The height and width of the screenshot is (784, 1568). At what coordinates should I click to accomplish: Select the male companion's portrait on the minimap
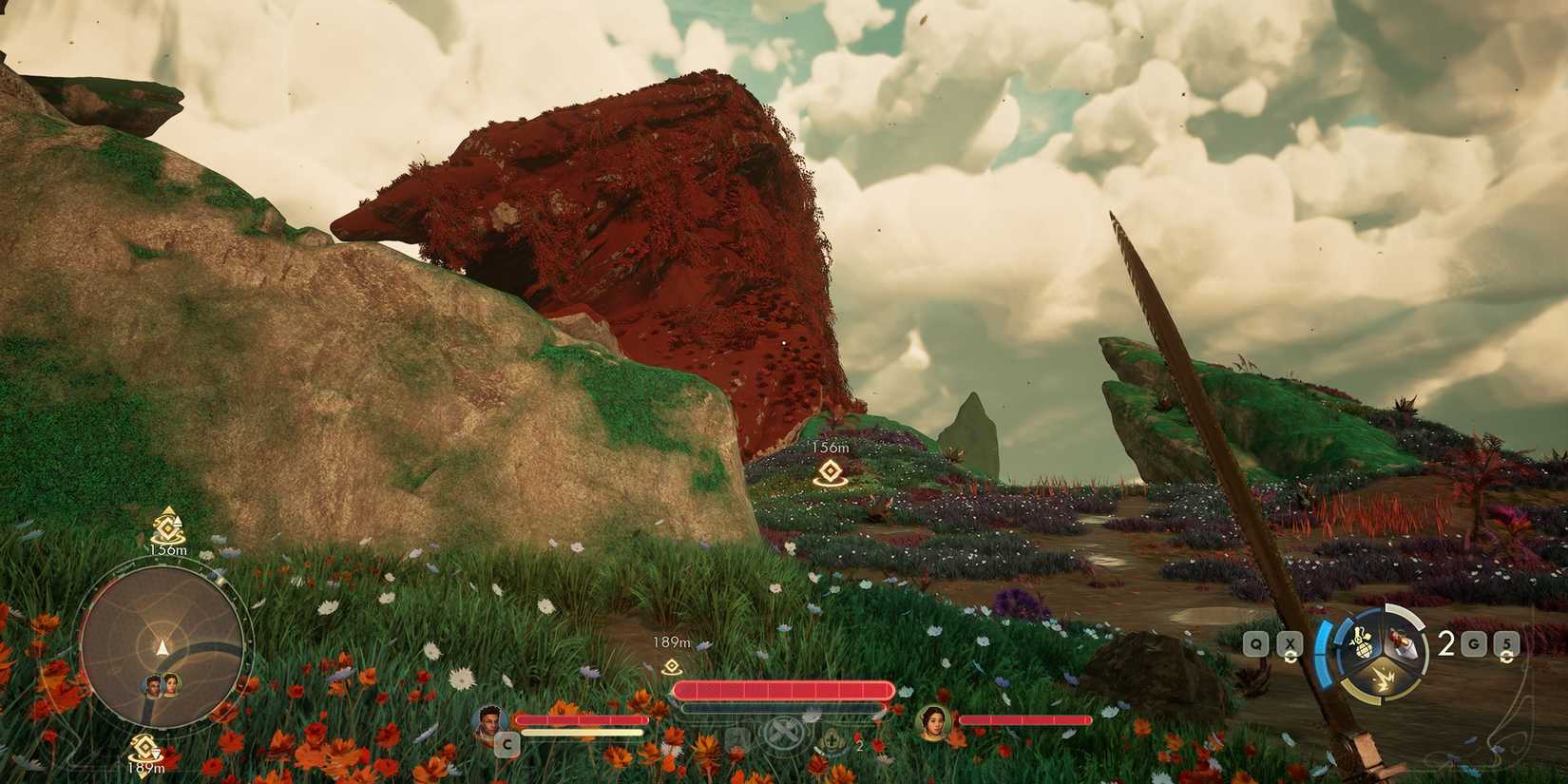coord(152,684)
